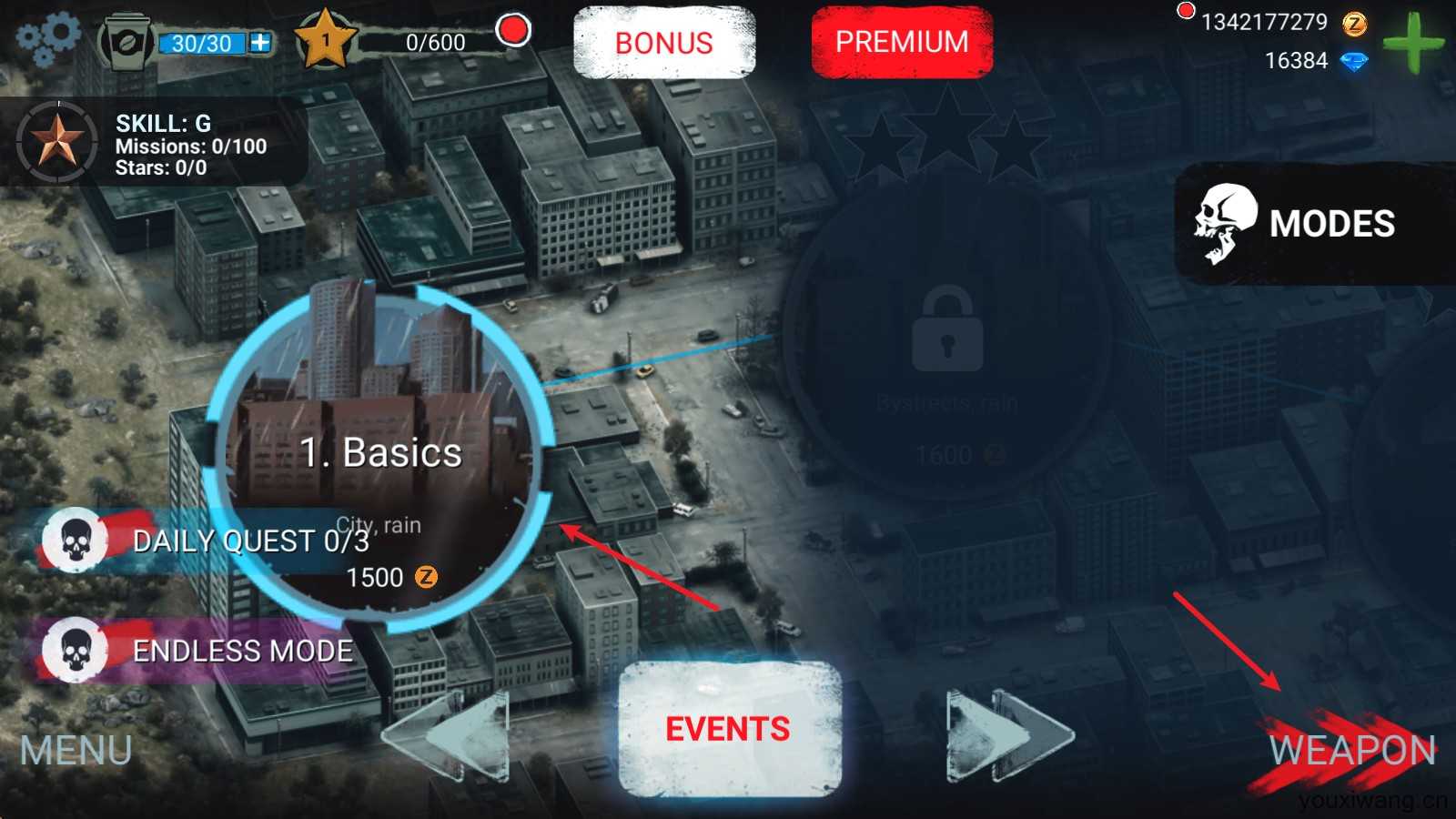Screen dimensions: 1456x819
Task: Open the WEAPON screen
Action: point(1351,751)
